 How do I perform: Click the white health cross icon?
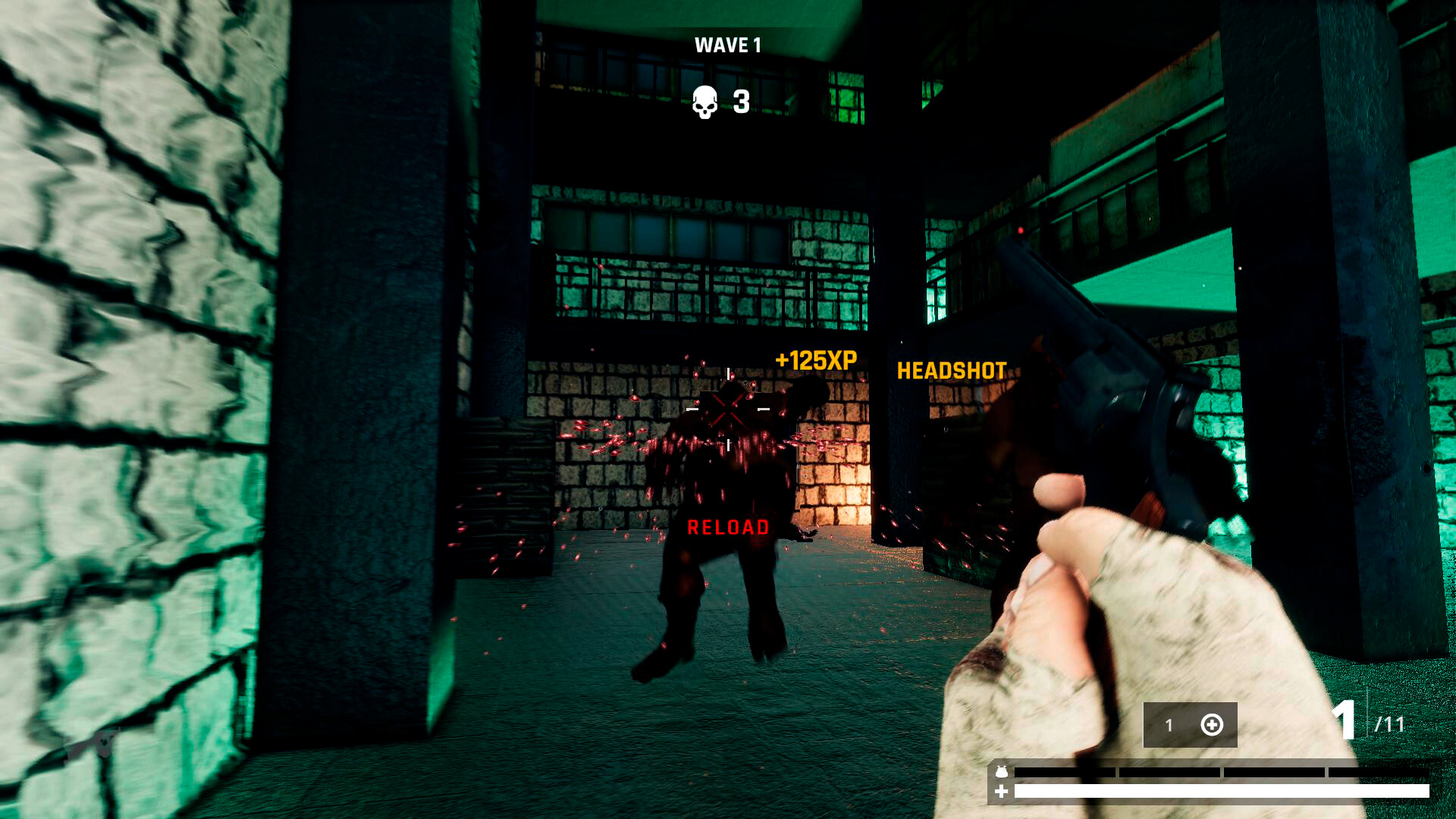click(x=1001, y=792)
